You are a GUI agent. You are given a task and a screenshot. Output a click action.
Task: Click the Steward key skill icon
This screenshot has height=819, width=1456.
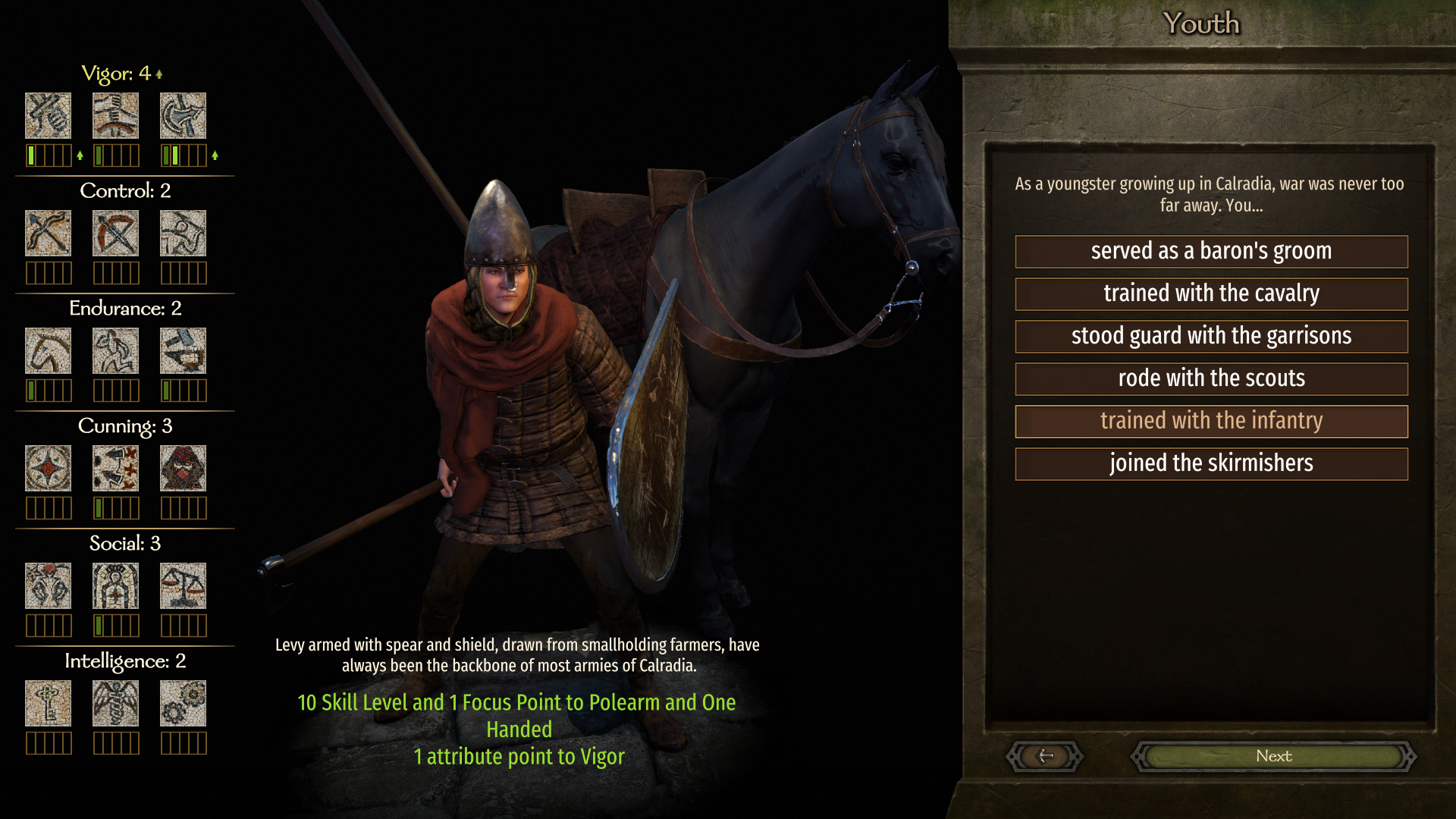[48, 703]
